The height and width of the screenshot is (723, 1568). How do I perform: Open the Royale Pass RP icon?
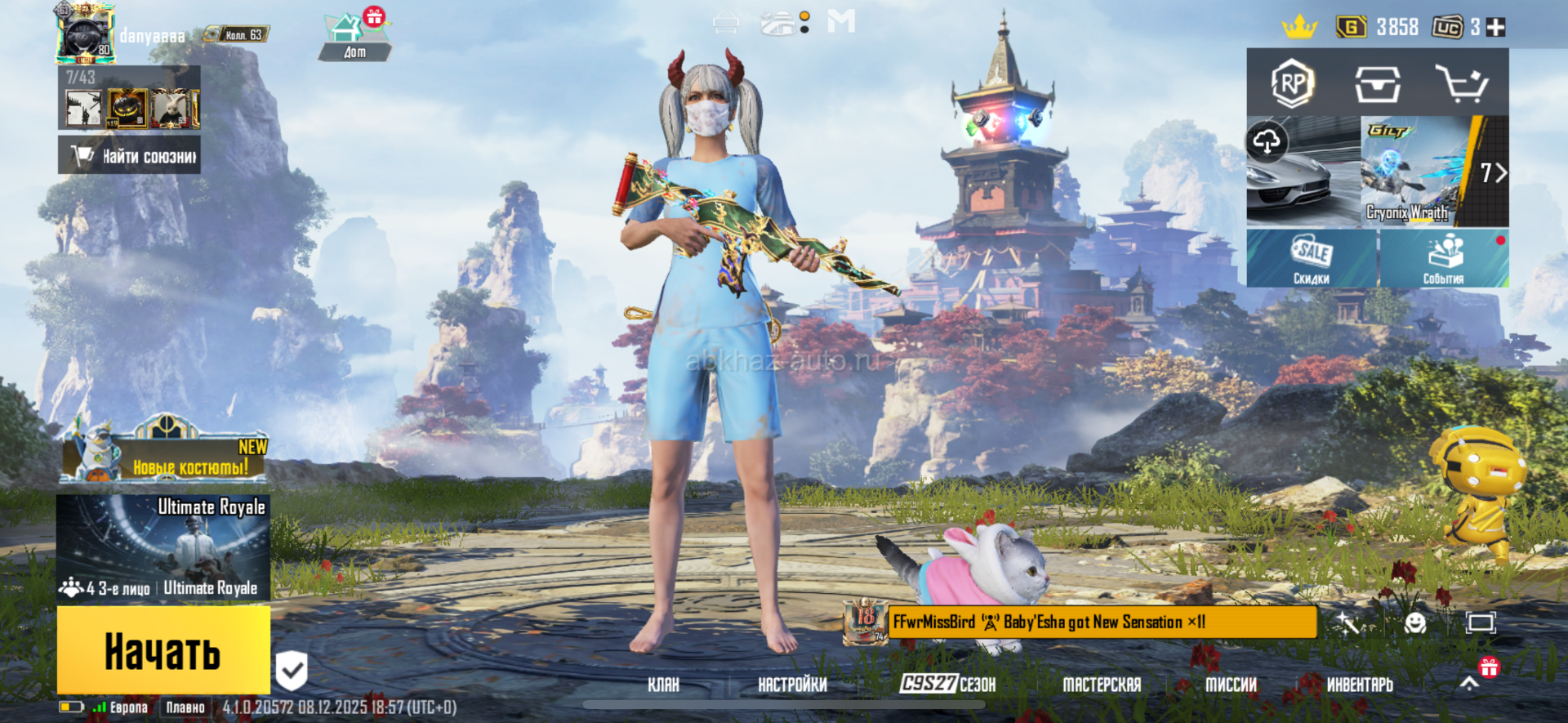click(x=1293, y=83)
